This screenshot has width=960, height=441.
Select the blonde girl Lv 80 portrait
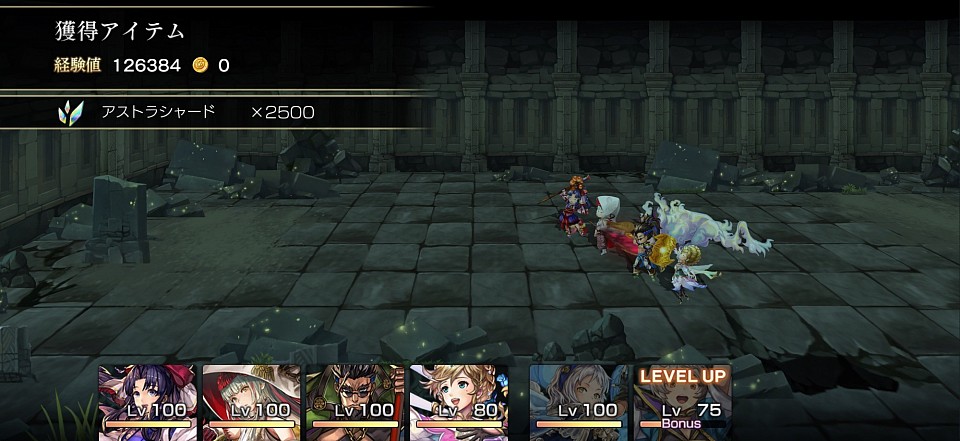(x=459, y=397)
